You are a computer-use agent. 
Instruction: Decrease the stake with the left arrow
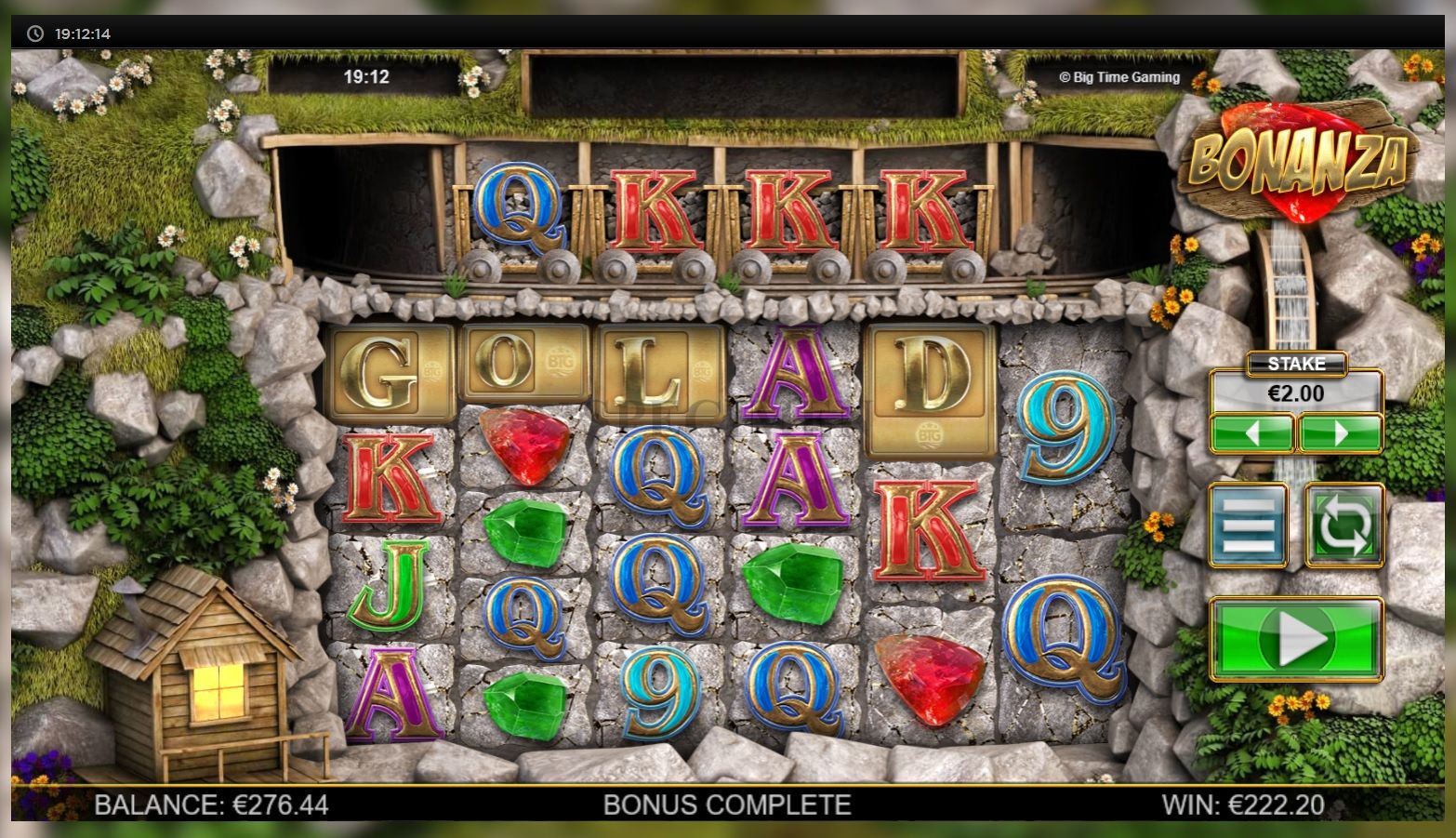point(1251,433)
